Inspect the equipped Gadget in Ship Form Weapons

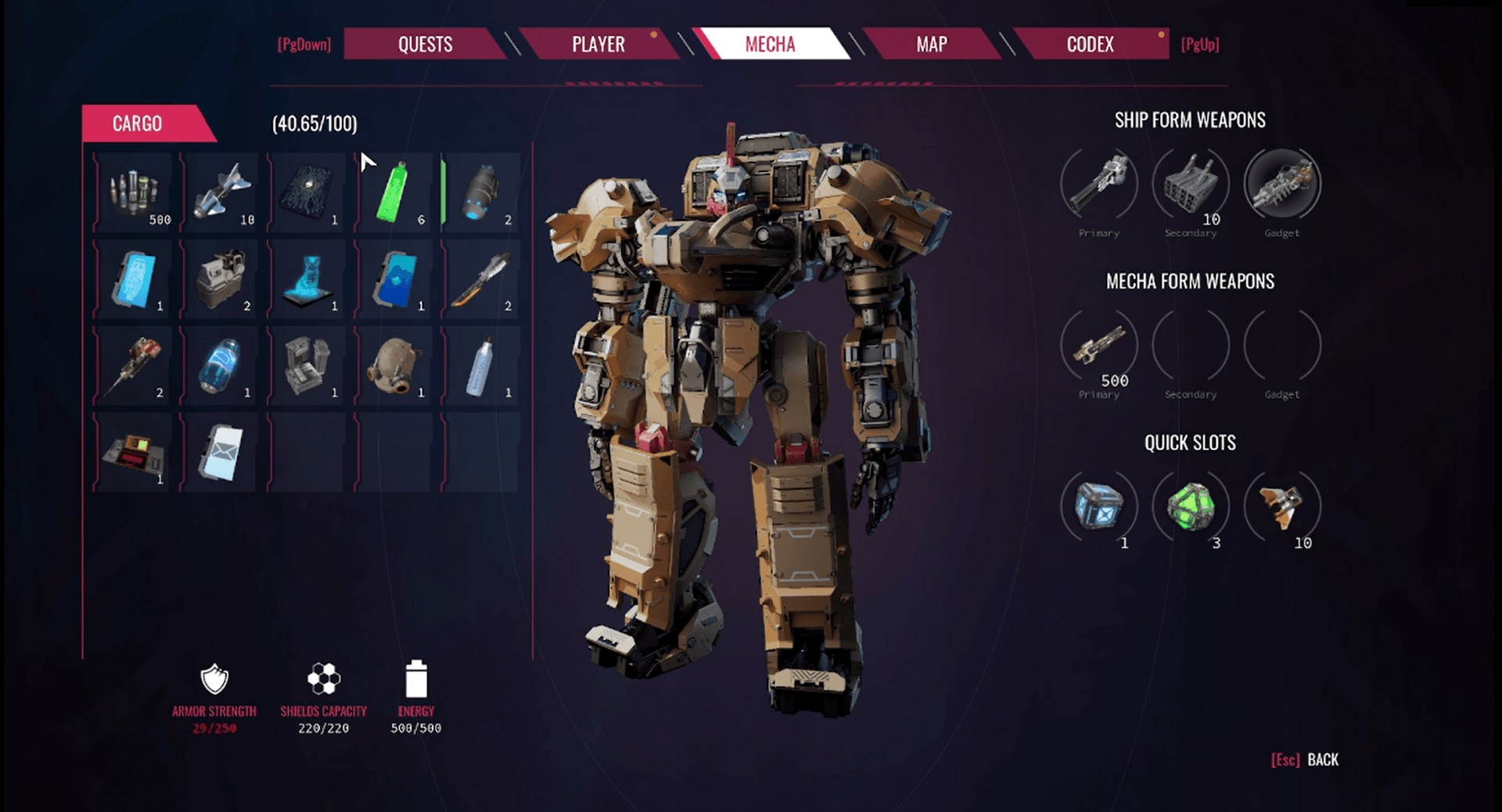point(1281,184)
